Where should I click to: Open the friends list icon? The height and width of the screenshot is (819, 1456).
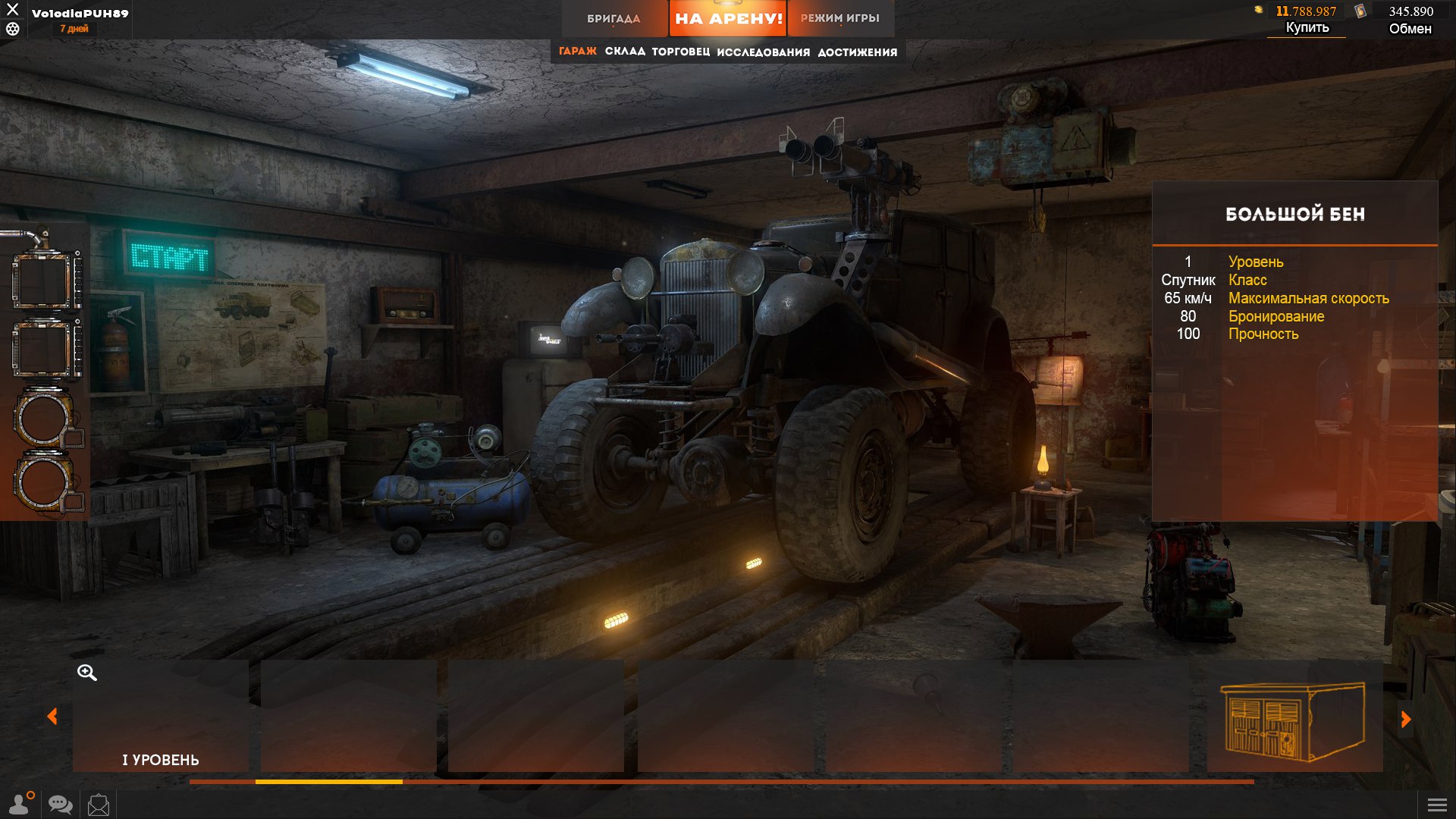[x=20, y=804]
